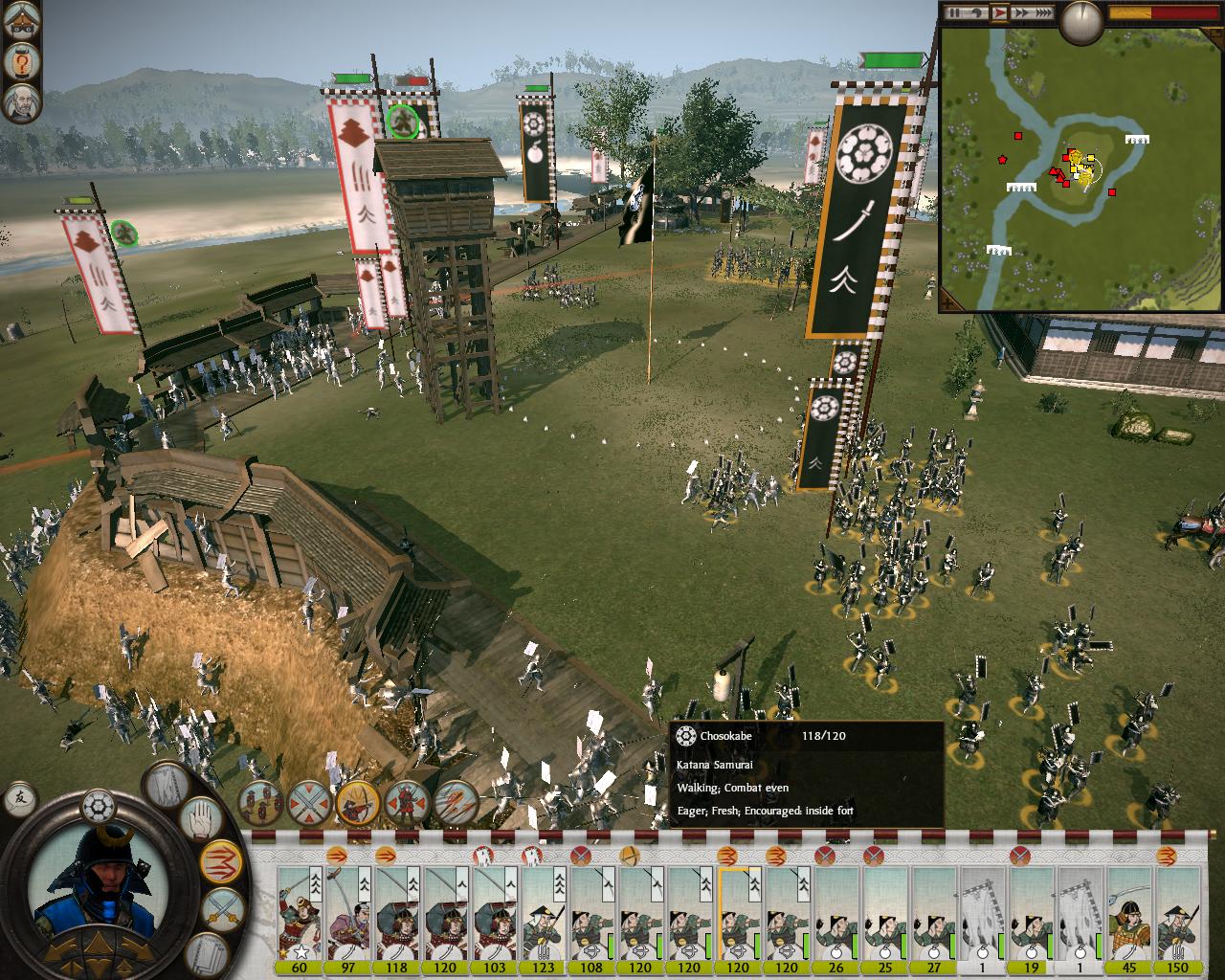Activate the highlighted triple-arrow run button

click(219, 860)
